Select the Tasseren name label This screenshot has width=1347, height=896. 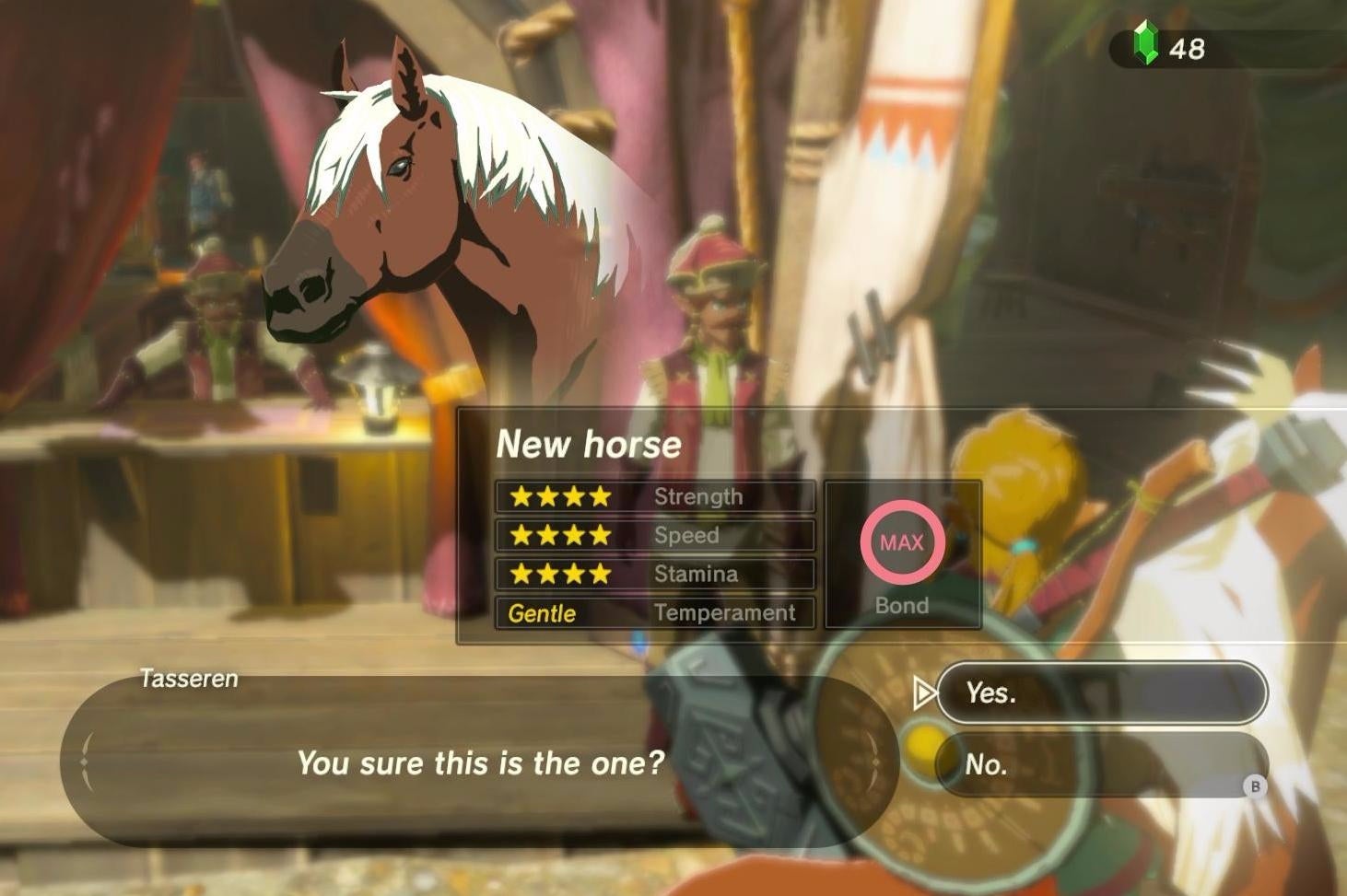(x=189, y=680)
